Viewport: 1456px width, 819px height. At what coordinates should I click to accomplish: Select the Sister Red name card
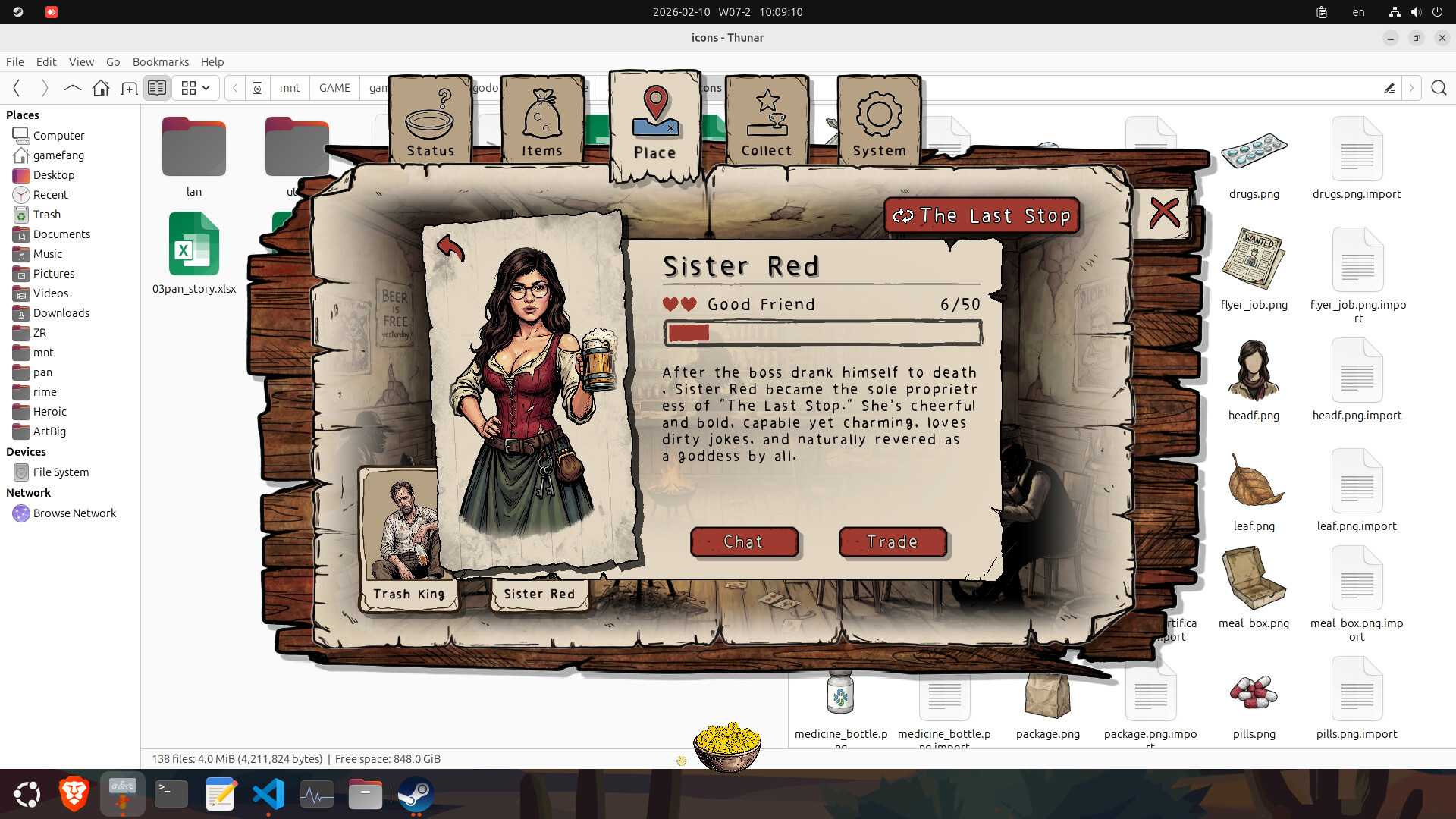click(x=539, y=594)
